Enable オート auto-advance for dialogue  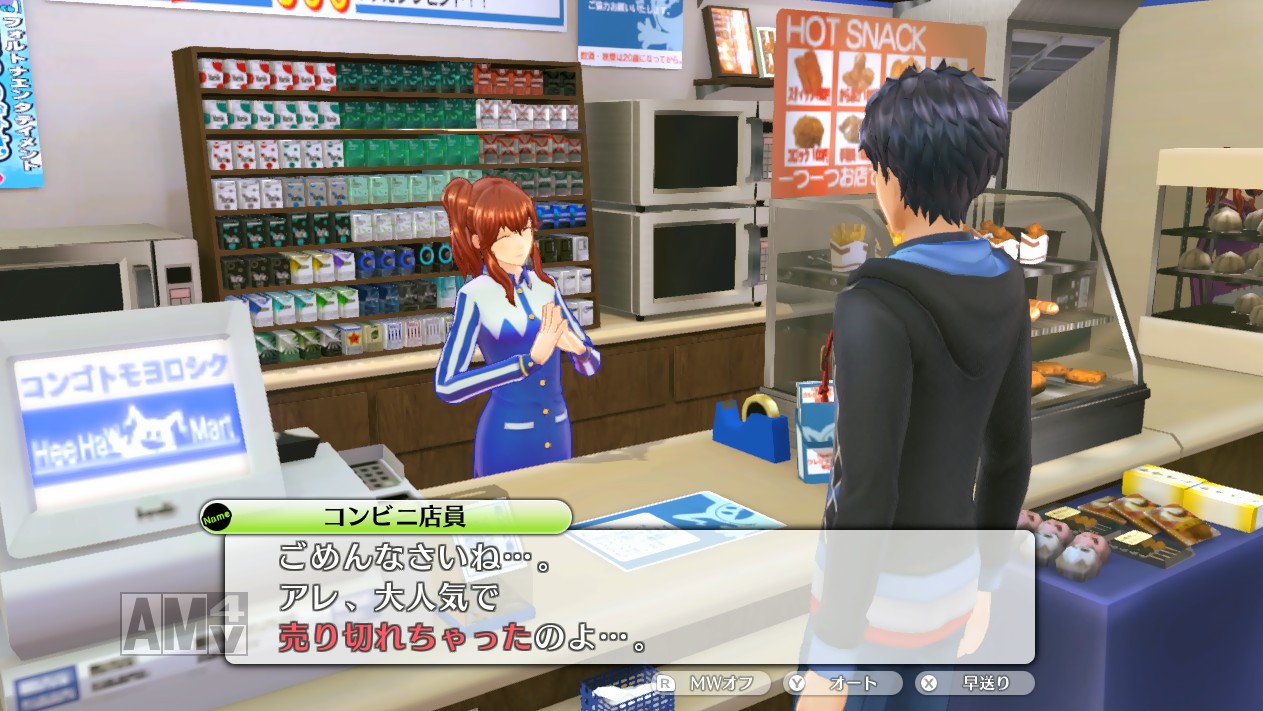coord(843,684)
